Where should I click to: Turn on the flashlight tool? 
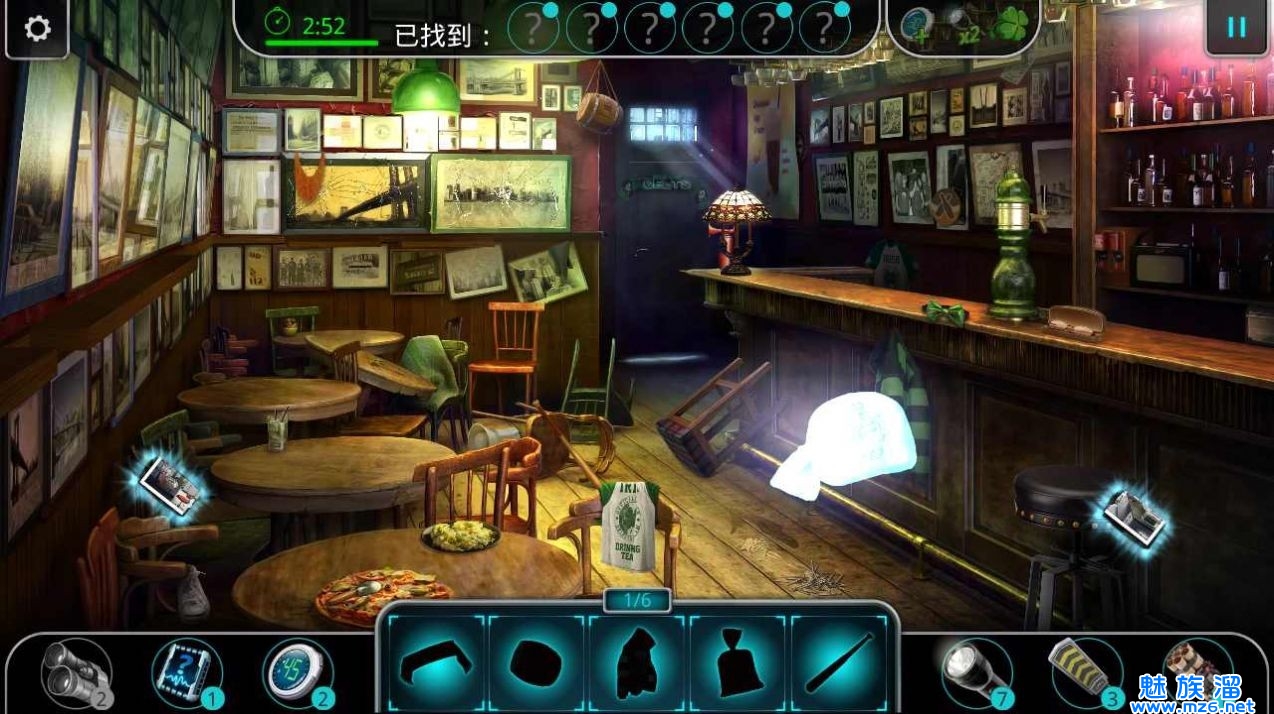(x=975, y=670)
